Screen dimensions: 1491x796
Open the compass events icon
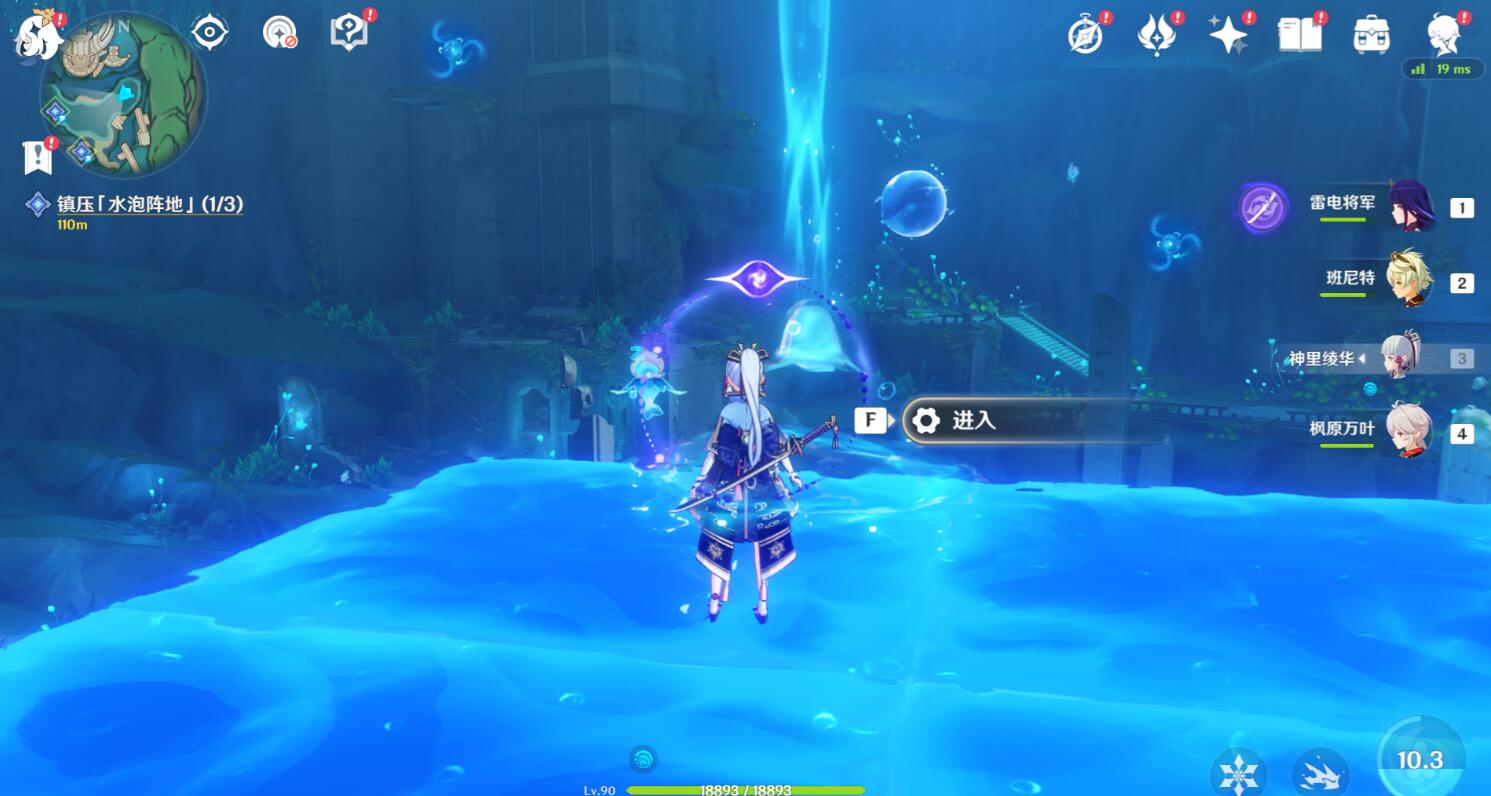coord(1085,35)
